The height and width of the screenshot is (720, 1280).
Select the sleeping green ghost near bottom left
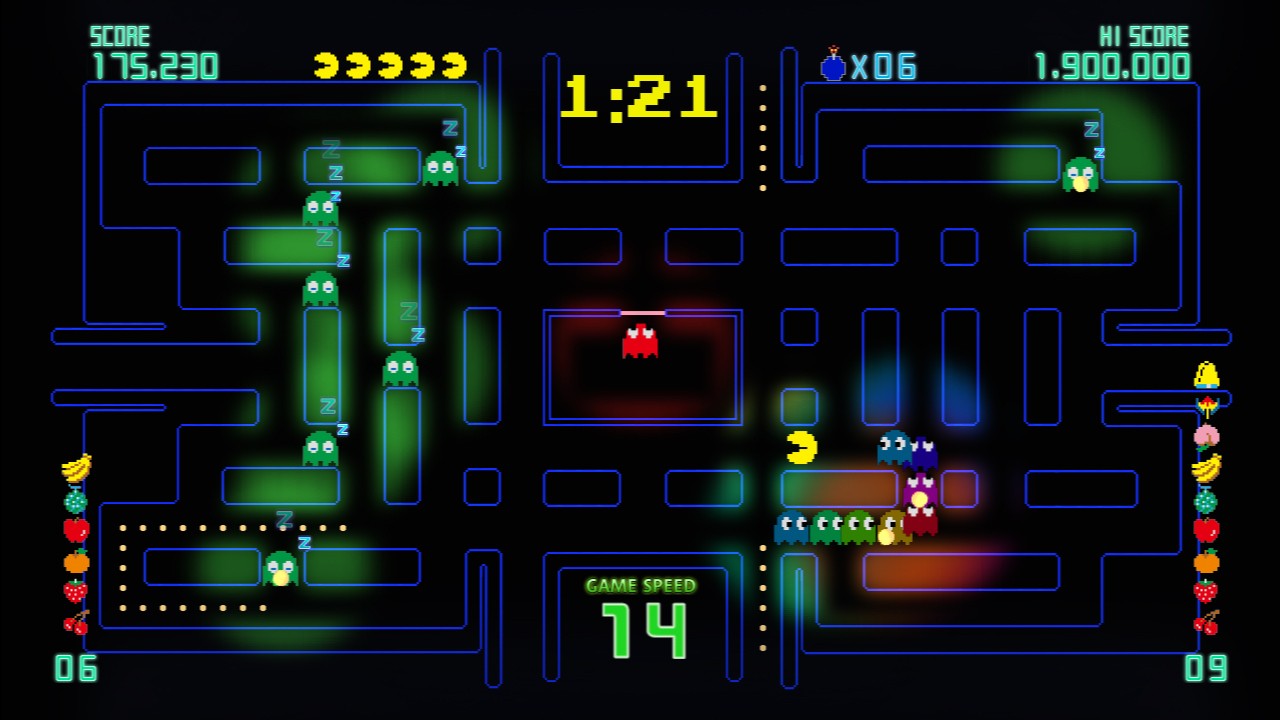(281, 570)
